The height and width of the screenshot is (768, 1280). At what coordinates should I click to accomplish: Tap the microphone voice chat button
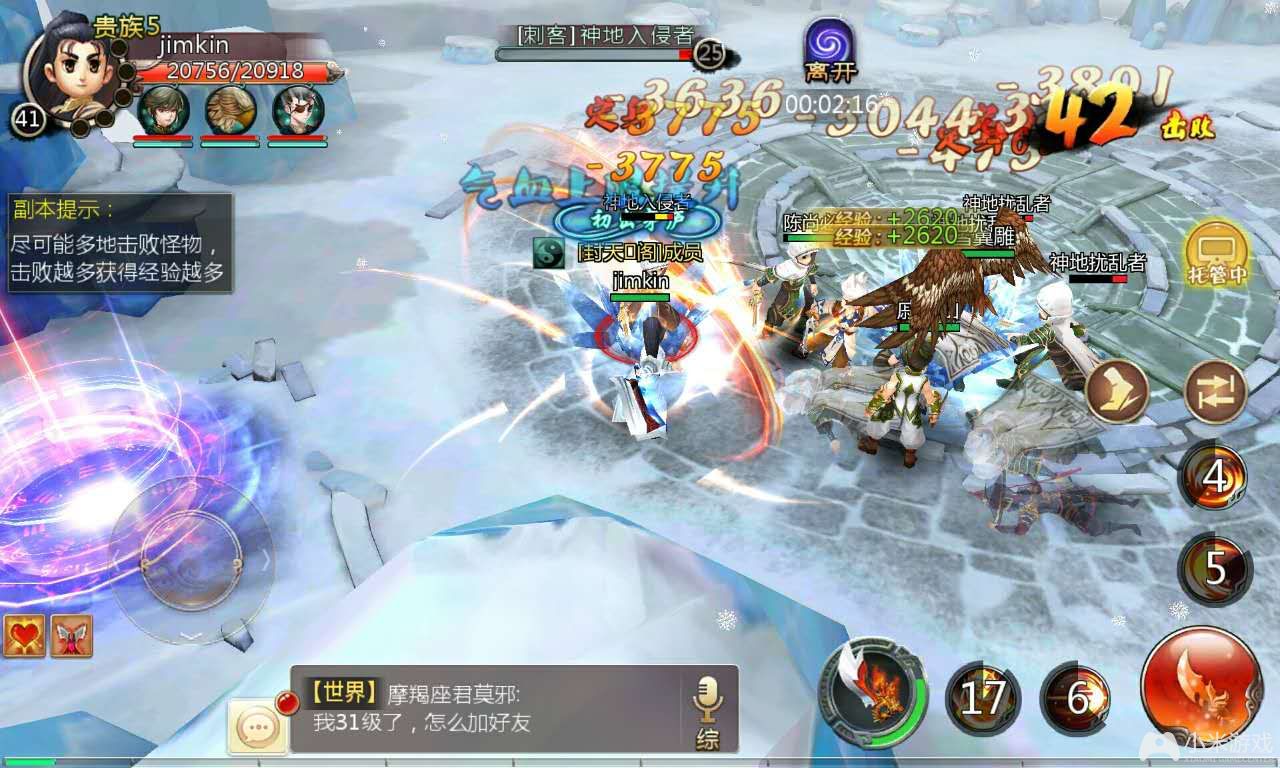pyautogui.click(x=707, y=709)
